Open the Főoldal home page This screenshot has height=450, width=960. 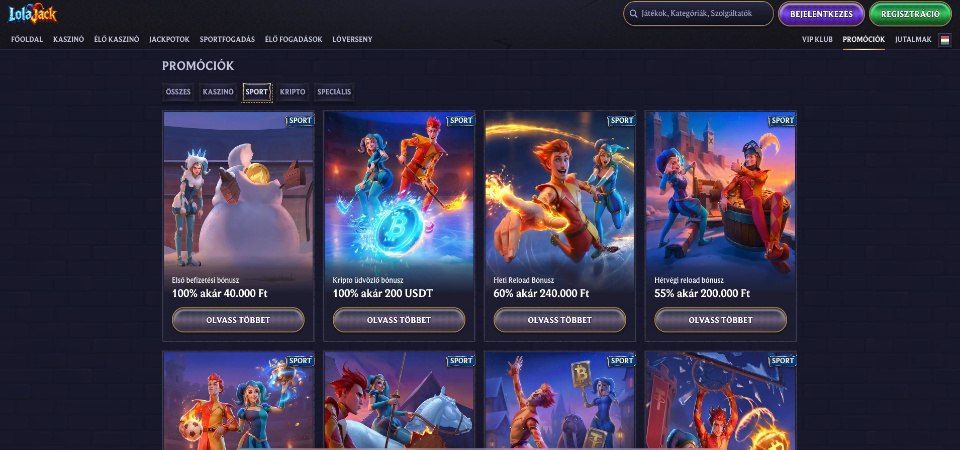click(x=26, y=39)
